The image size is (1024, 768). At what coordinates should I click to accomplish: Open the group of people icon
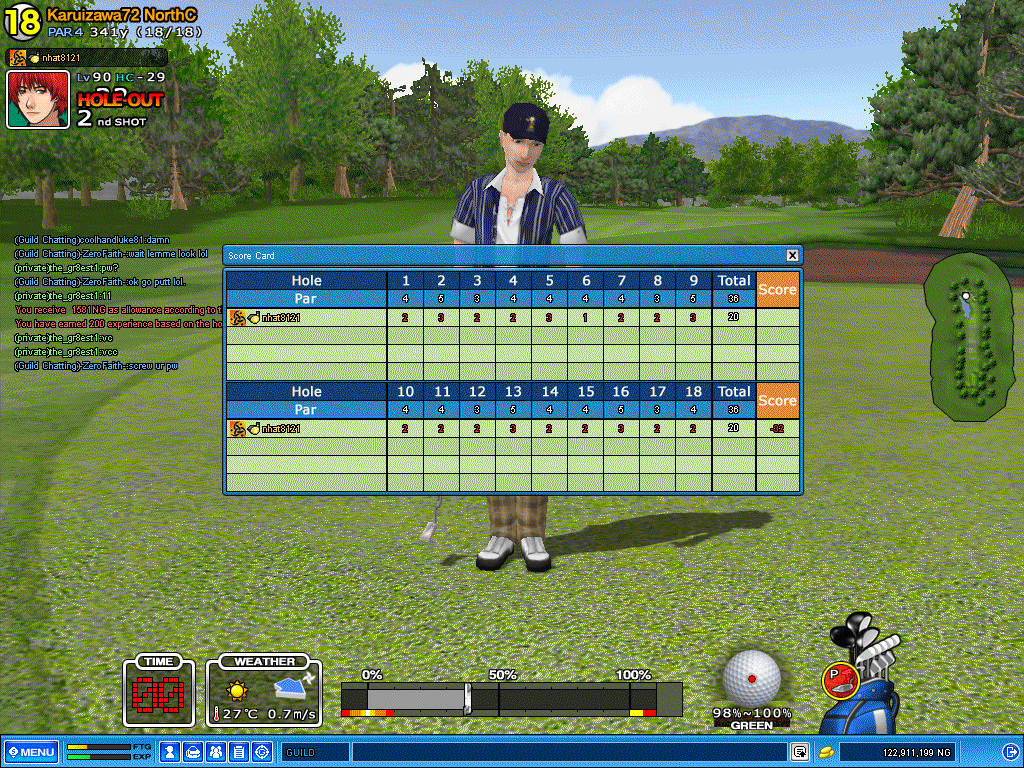216,752
